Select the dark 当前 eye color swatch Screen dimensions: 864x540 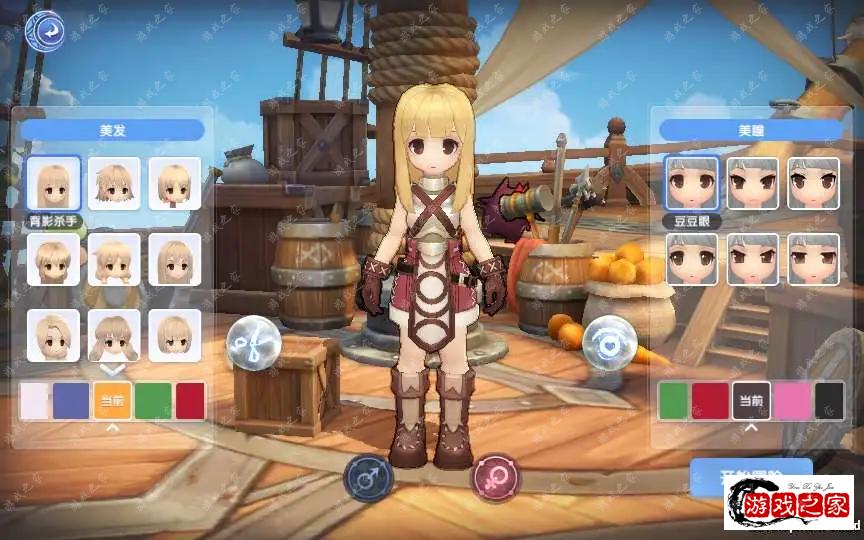point(750,400)
